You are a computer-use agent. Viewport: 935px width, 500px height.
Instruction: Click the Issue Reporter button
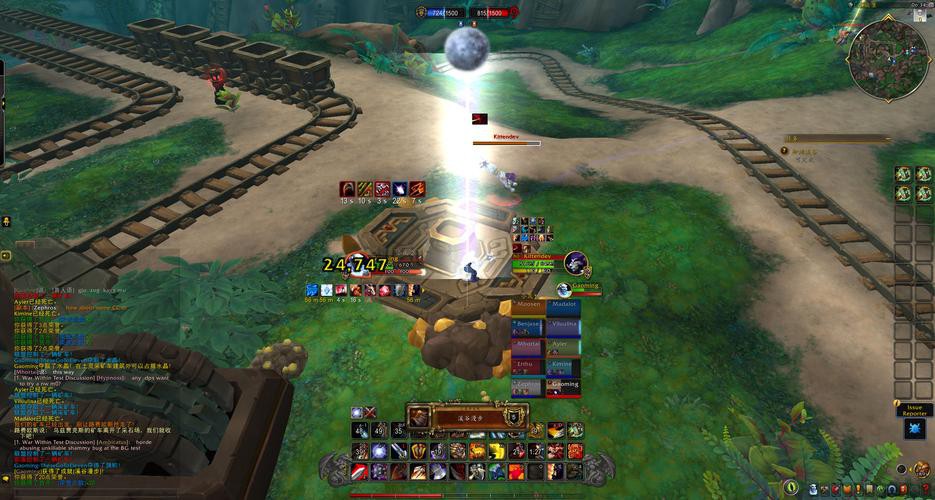(x=914, y=410)
